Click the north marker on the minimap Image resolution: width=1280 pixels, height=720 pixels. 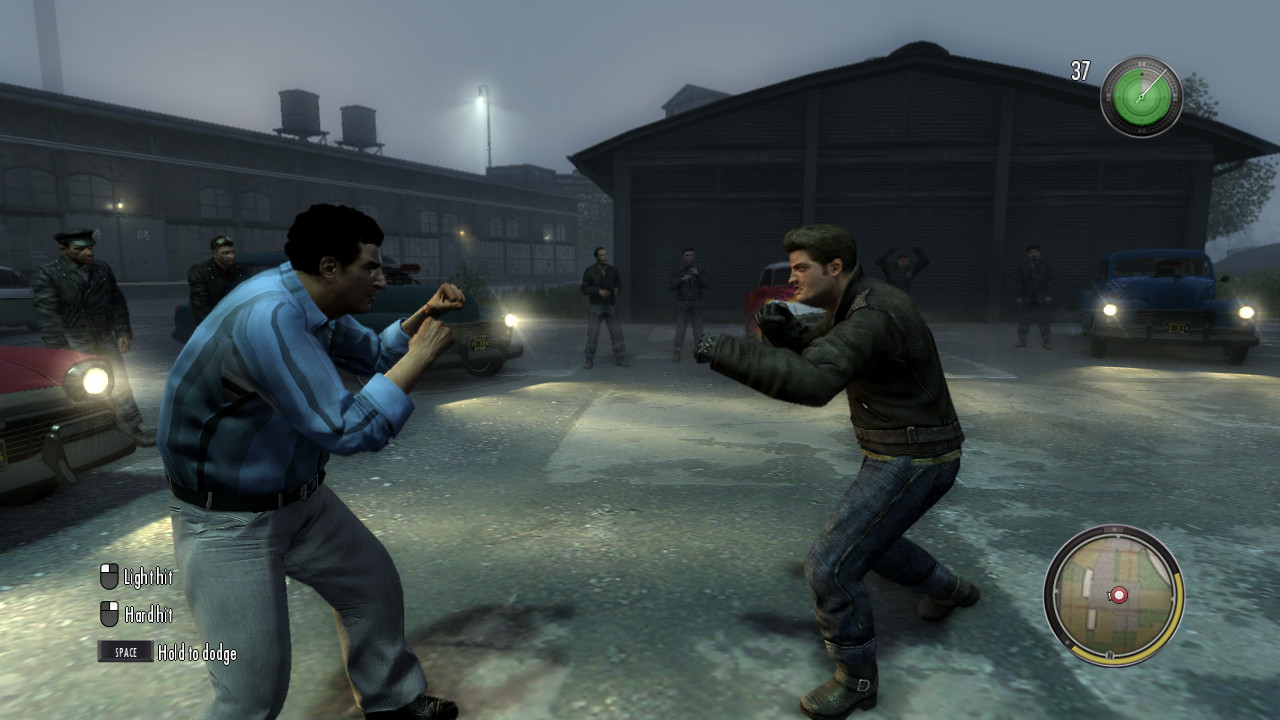(x=1110, y=655)
